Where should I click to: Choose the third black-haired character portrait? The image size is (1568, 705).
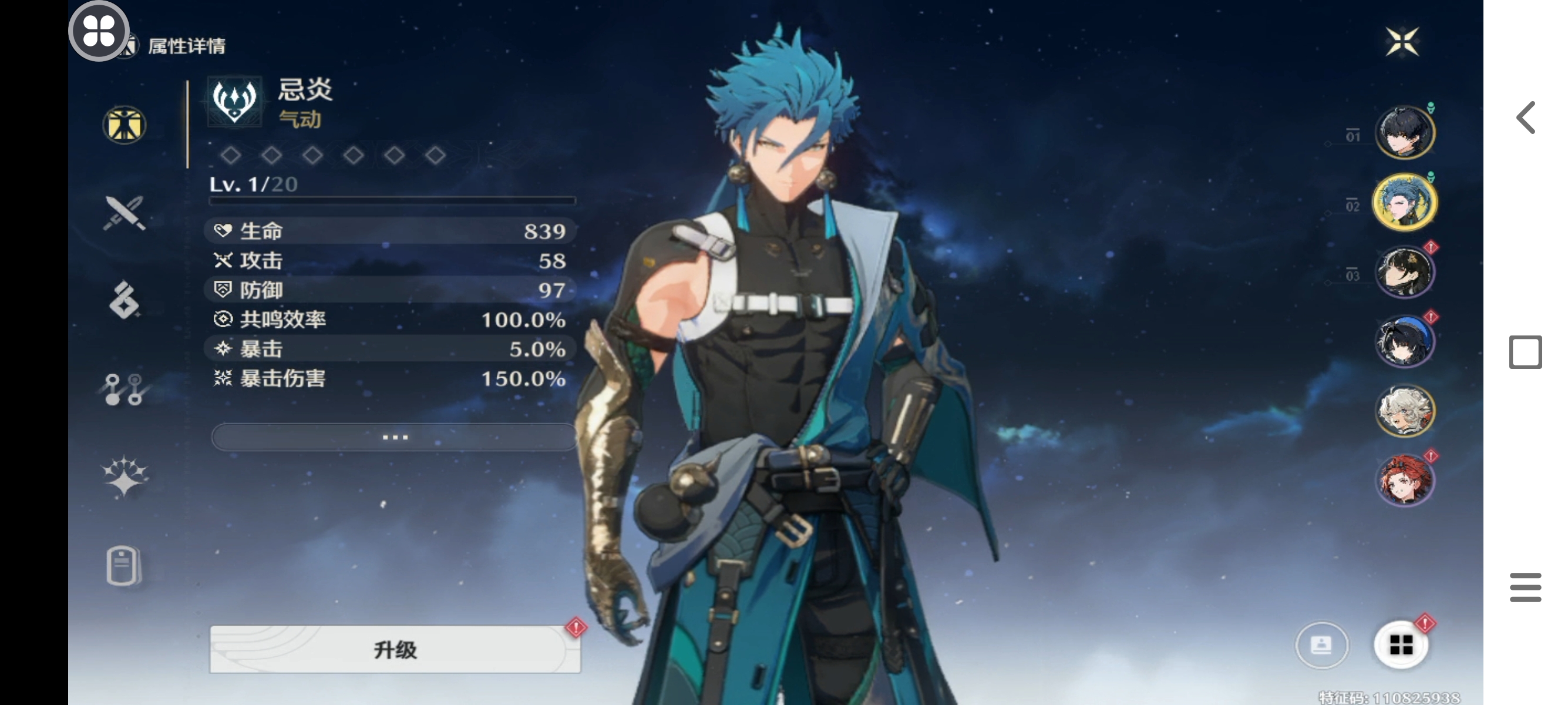[x=1404, y=271]
